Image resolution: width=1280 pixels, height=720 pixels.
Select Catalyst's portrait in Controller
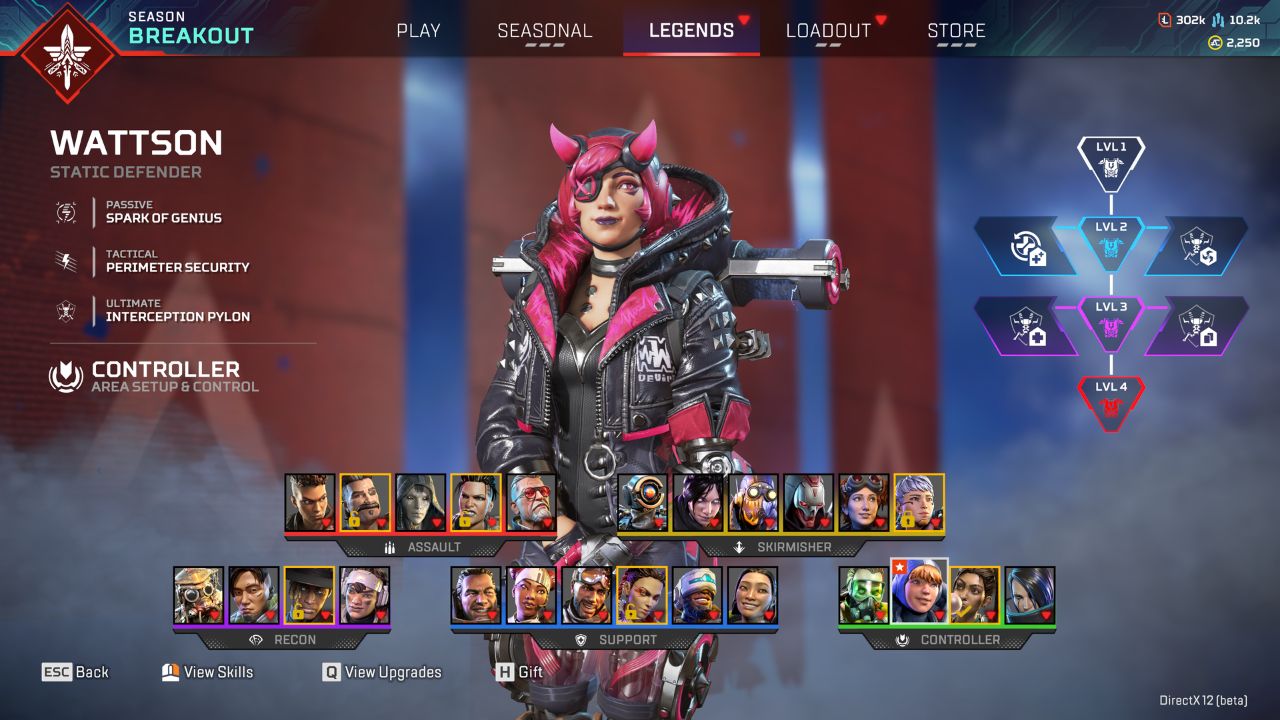(1029, 596)
